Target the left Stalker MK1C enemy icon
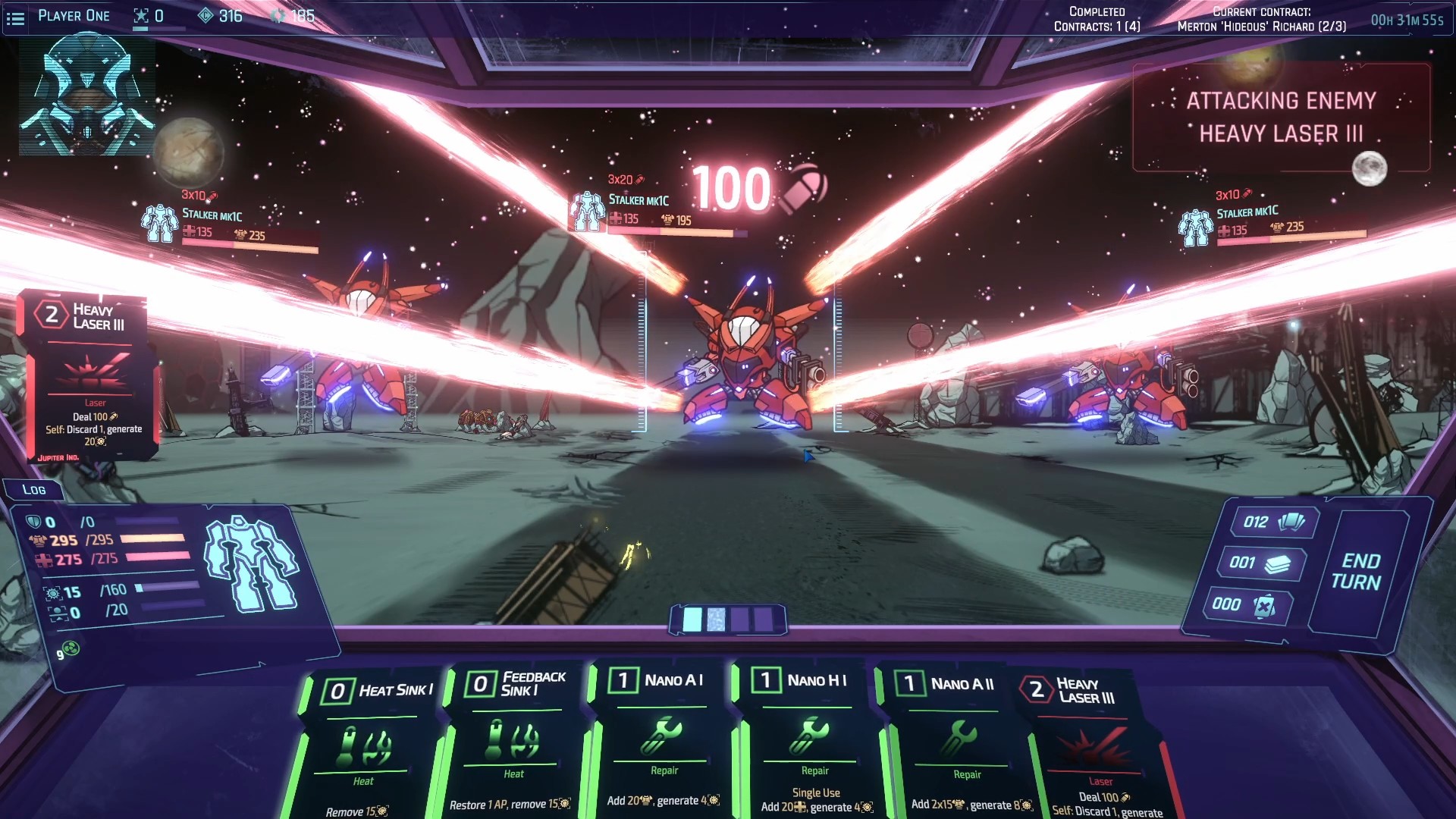This screenshot has width=1456, height=819. click(x=159, y=224)
